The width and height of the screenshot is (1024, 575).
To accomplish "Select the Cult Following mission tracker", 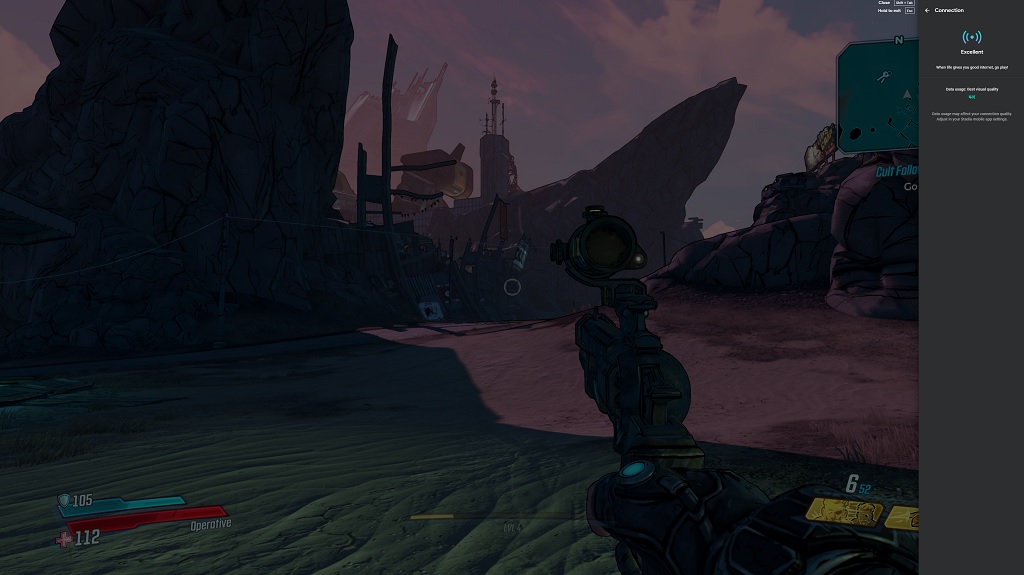I will click(x=897, y=172).
